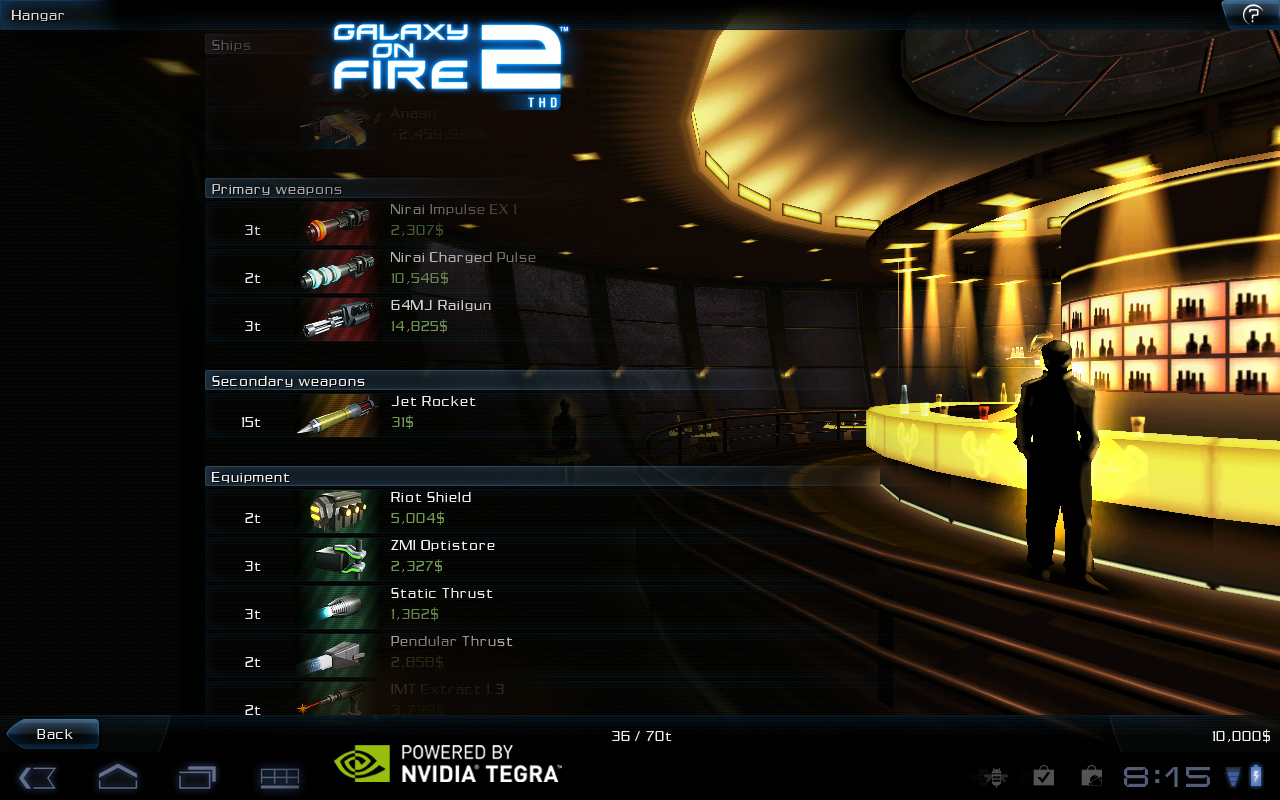The width and height of the screenshot is (1280, 800).
Task: Select the ZMI Optistore item
Action: point(442,557)
